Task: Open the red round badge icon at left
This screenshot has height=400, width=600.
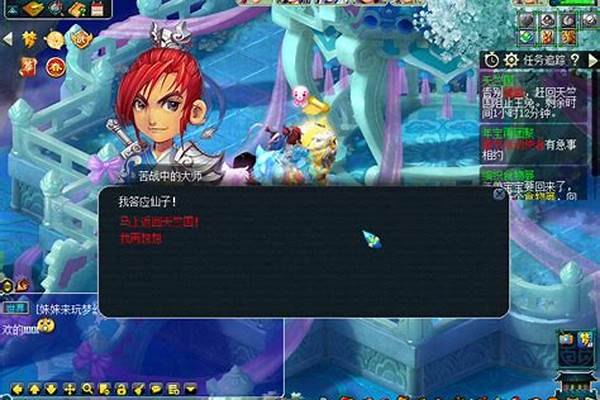Action: [x=56, y=67]
